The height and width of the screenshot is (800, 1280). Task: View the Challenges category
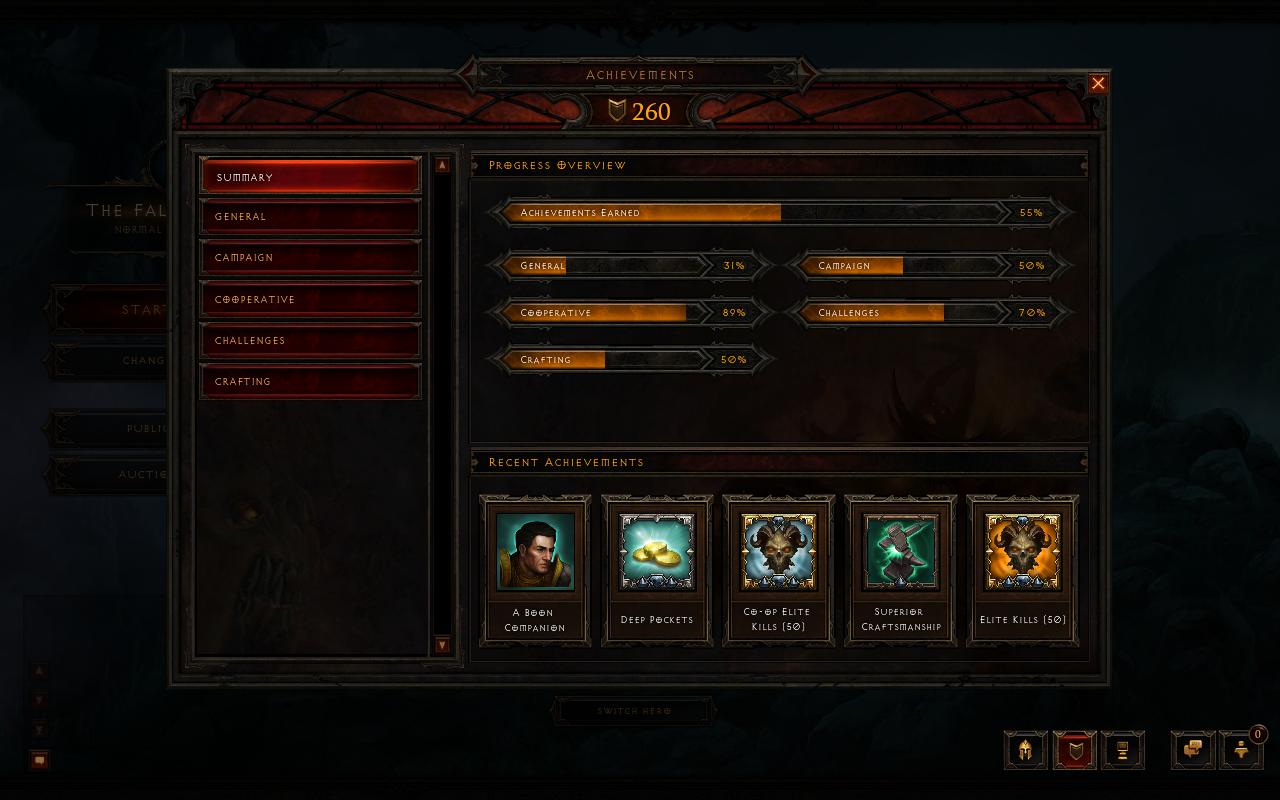click(x=310, y=340)
